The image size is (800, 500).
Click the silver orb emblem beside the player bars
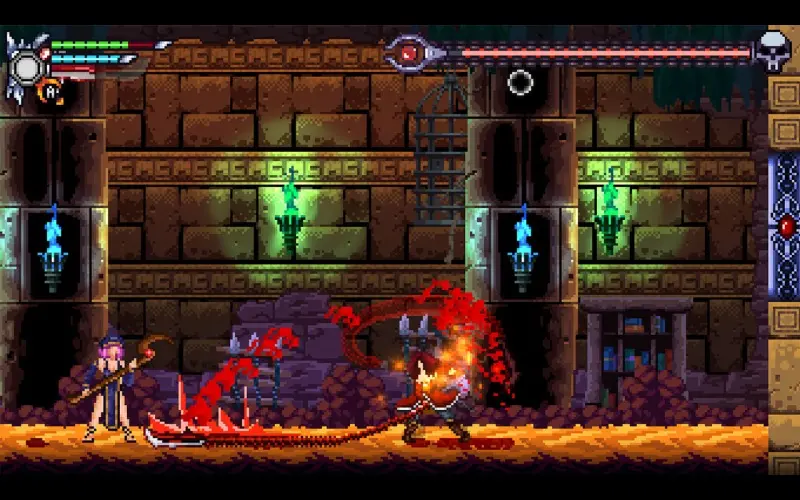click(x=27, y=67)
